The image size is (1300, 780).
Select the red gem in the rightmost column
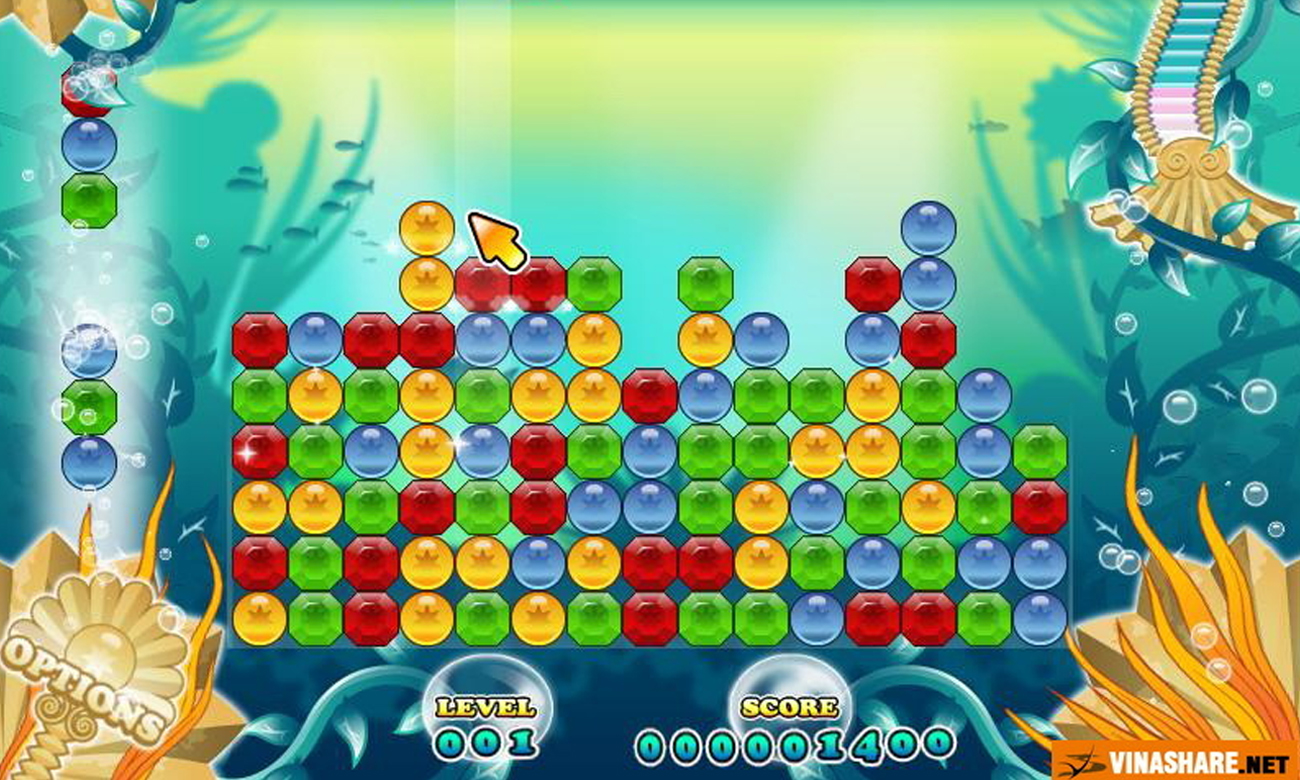(x=1039, y=507)
